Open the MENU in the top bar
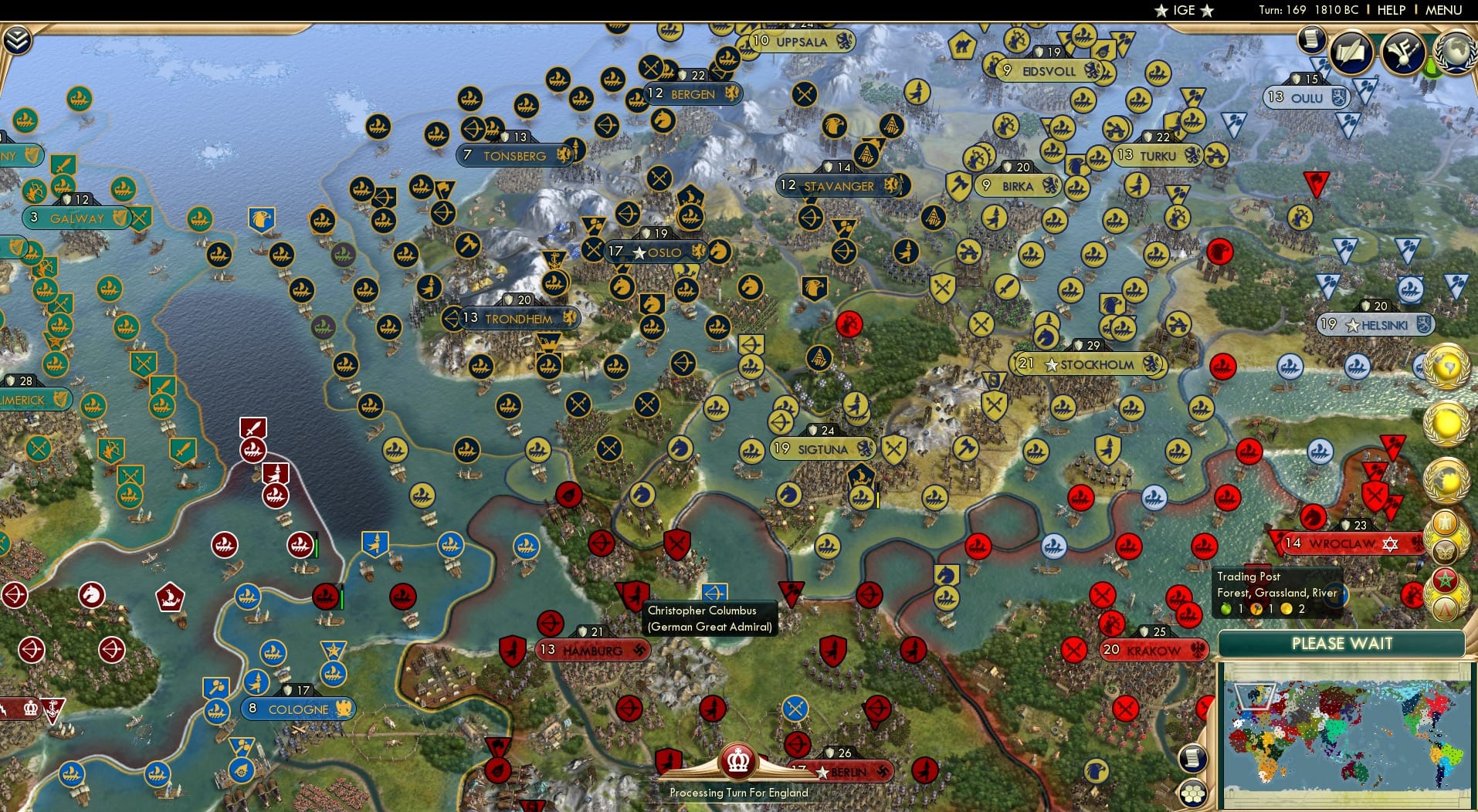The width and height of the screenshot is (1478, 812). 1442,10
